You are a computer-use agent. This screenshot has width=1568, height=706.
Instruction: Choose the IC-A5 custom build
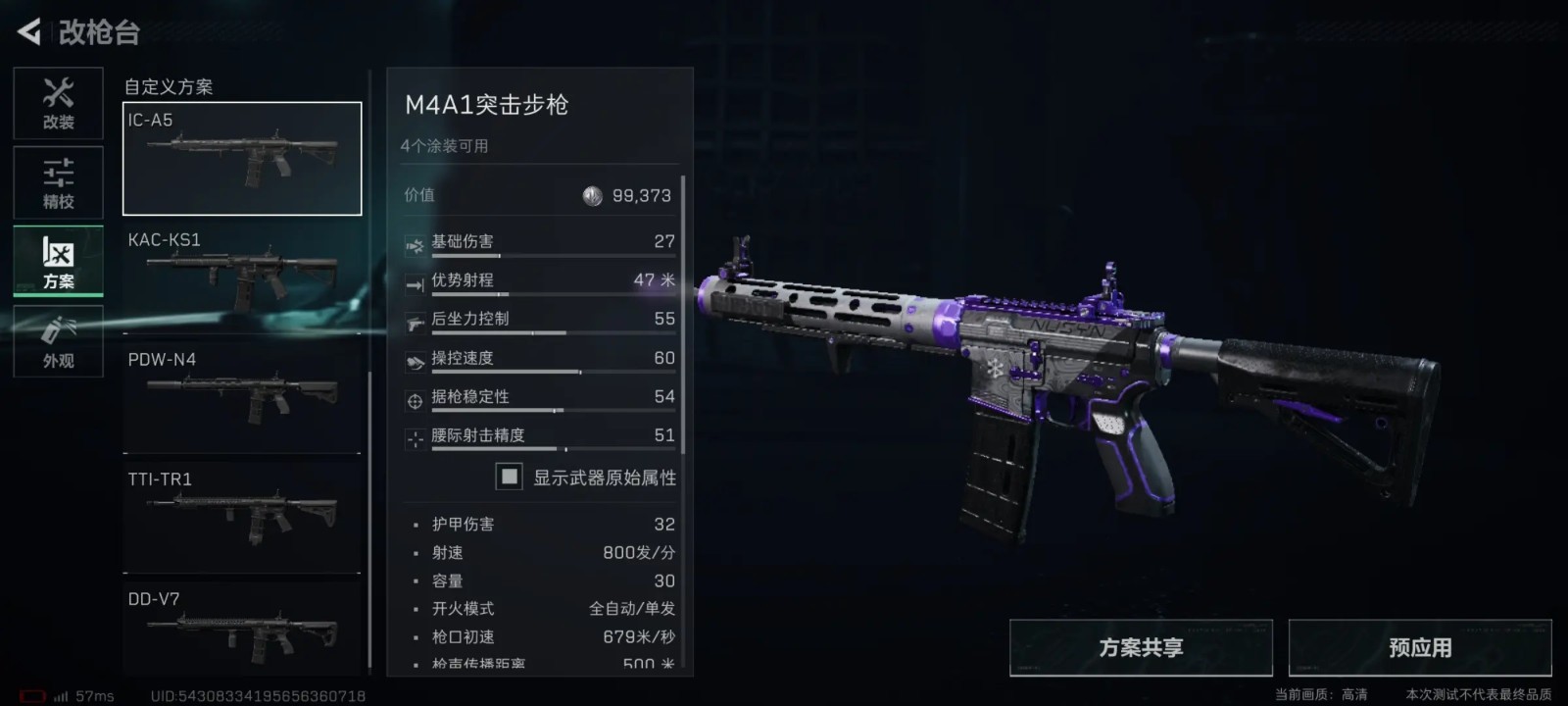coord(242,158)
